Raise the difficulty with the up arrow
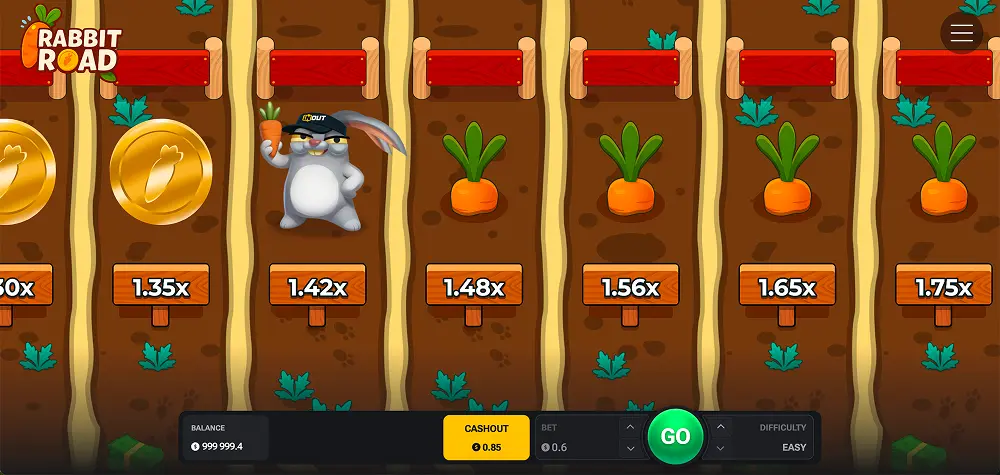This screenshot has width=1000, height=475. (721, 427)
